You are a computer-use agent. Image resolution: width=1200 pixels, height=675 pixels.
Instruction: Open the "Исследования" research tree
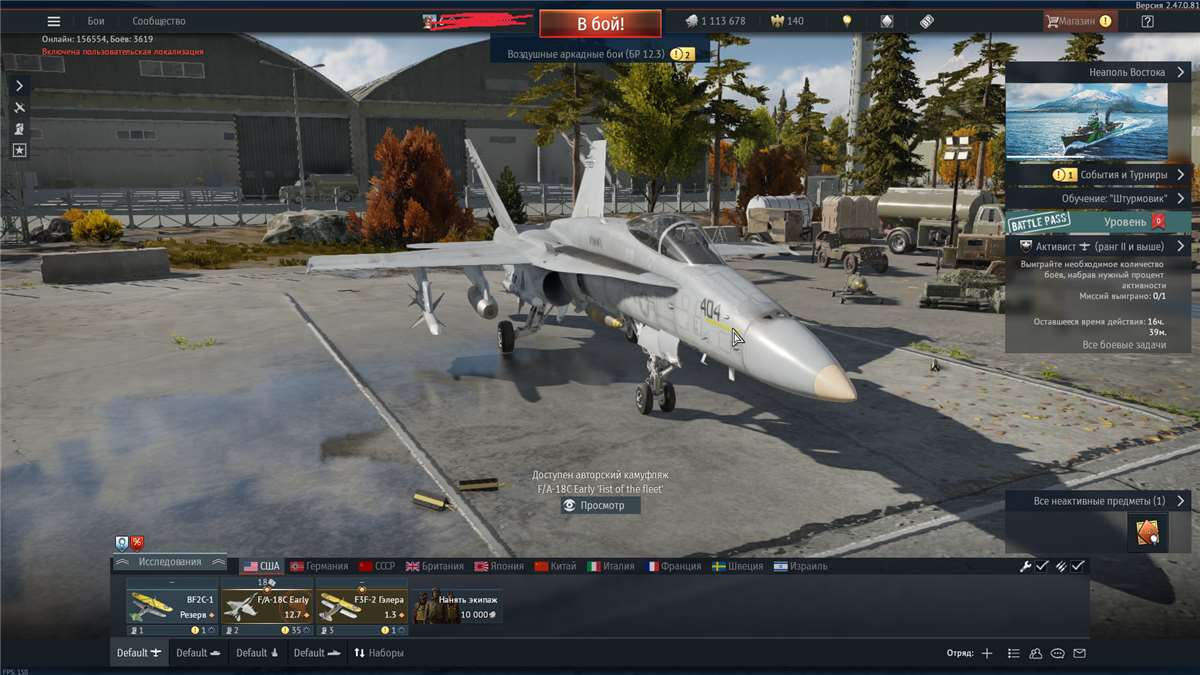(x=169, y=562)
